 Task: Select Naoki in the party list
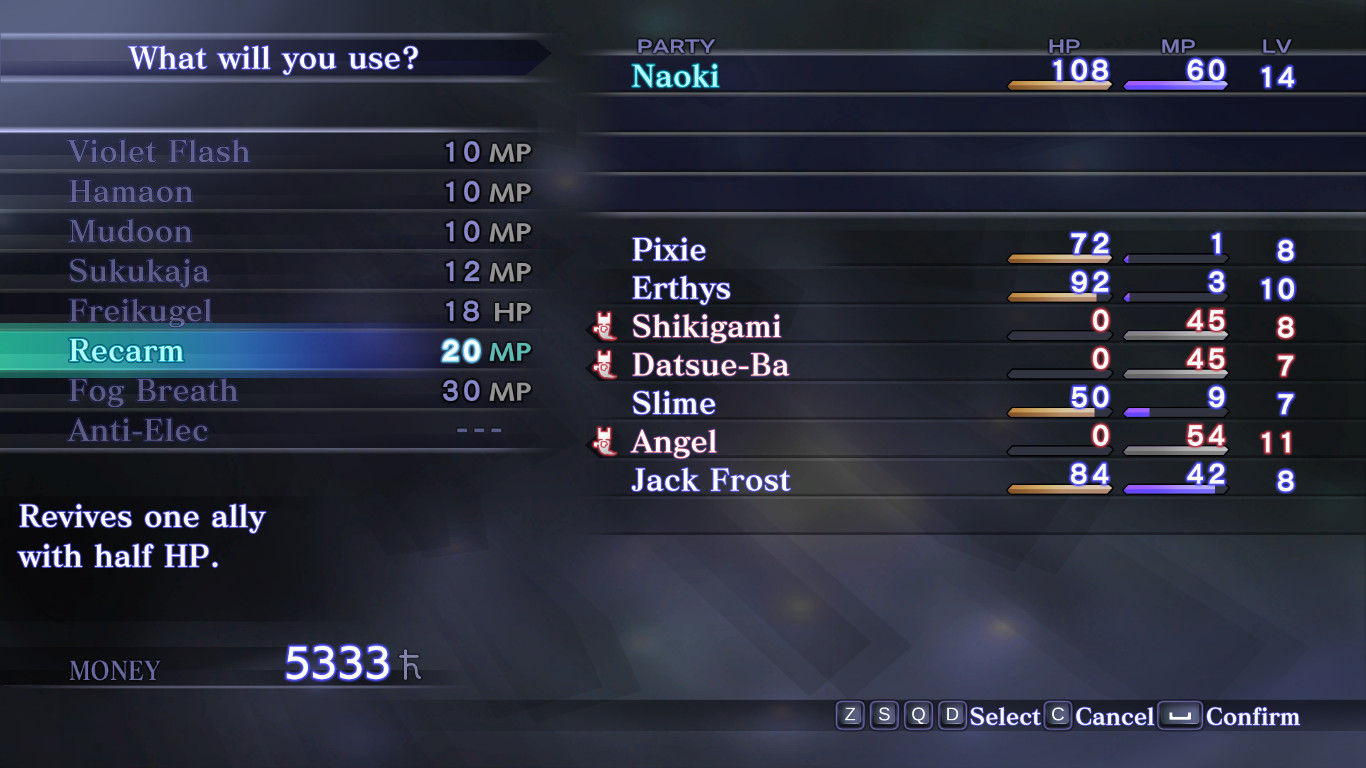tap(675, 75)
